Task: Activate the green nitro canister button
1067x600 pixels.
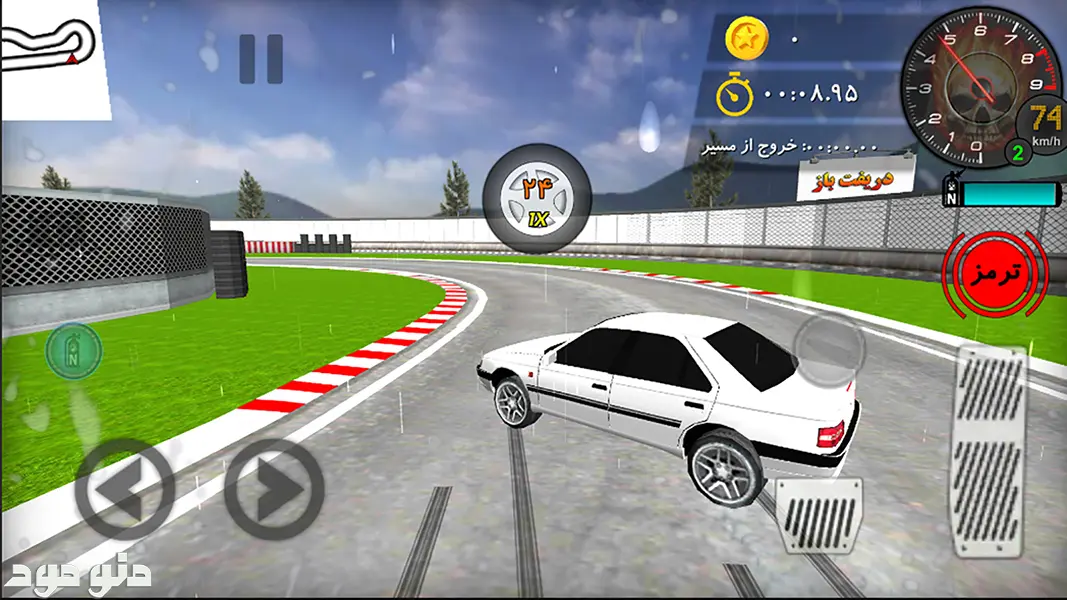Action: click(73, 351)
